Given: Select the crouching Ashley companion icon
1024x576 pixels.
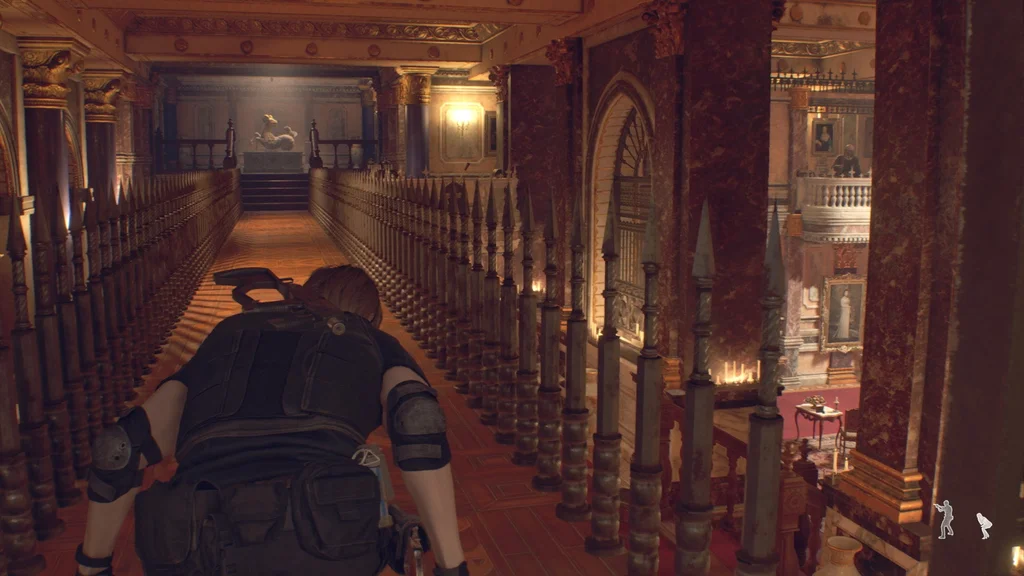Looking at the screenshot, I should pyautogui.click(x=984, y=525).
